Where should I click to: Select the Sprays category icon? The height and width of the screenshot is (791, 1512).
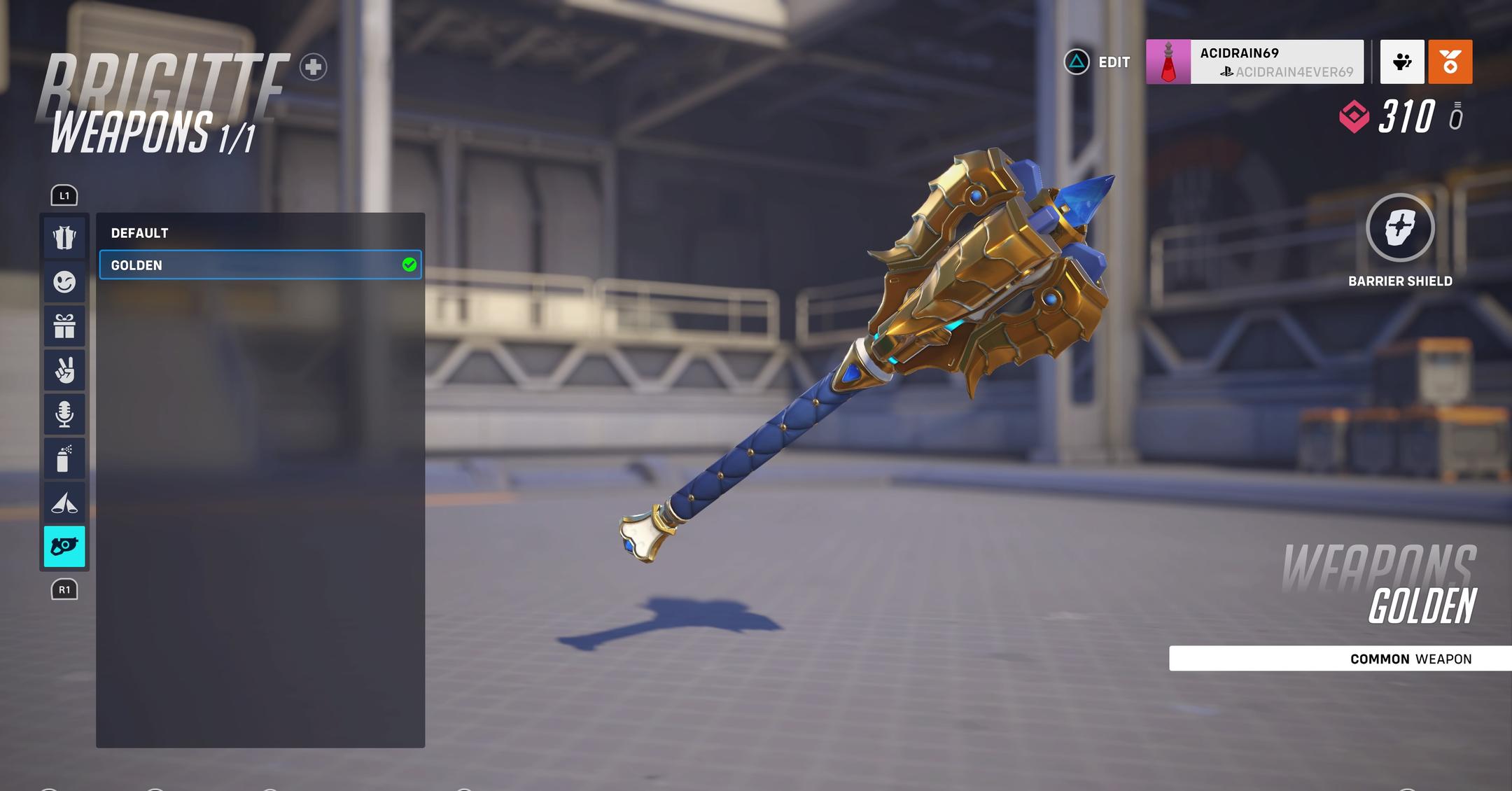tap(64, 458)
